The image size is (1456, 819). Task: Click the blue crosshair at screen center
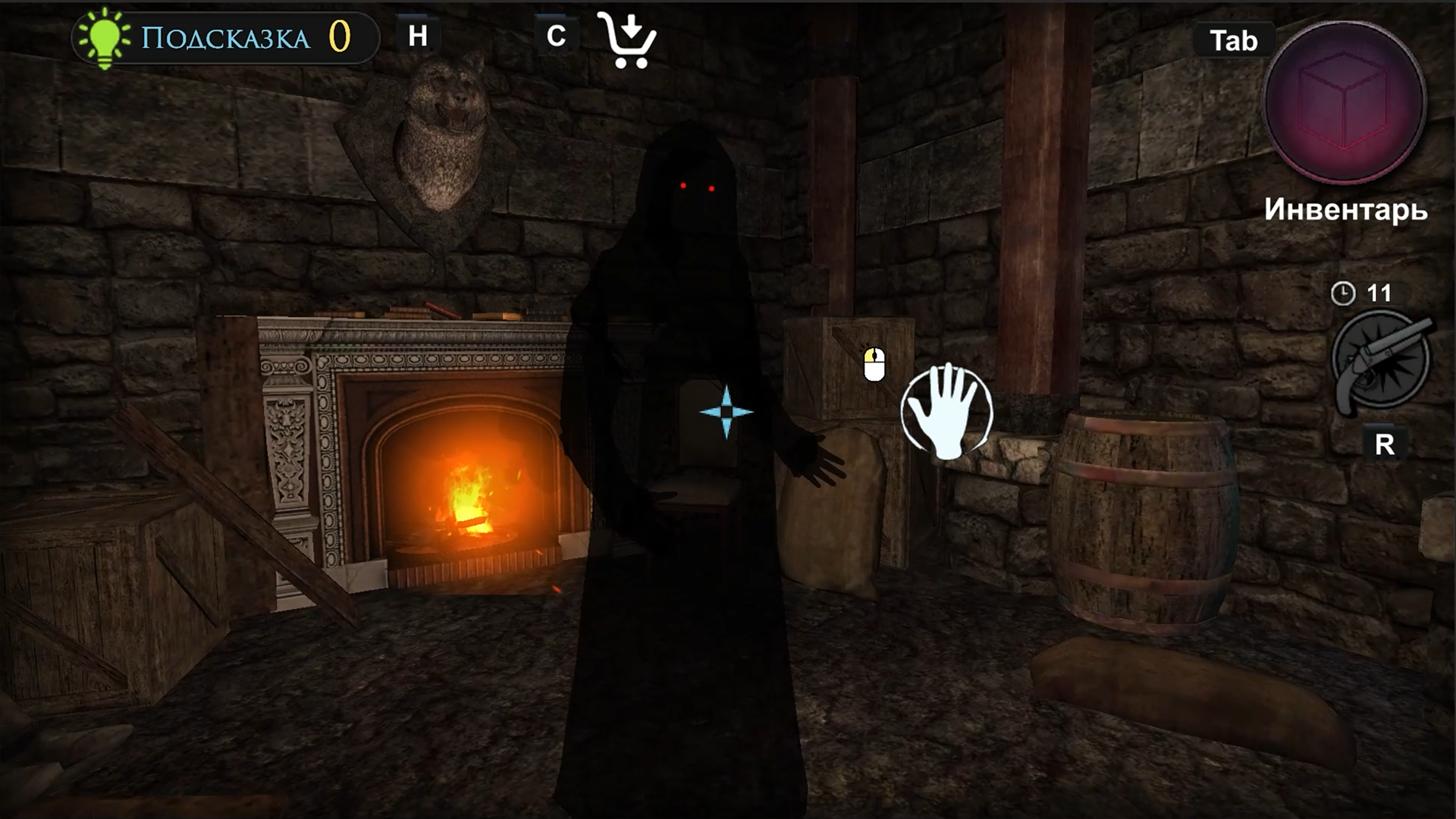tap(727, 412)
